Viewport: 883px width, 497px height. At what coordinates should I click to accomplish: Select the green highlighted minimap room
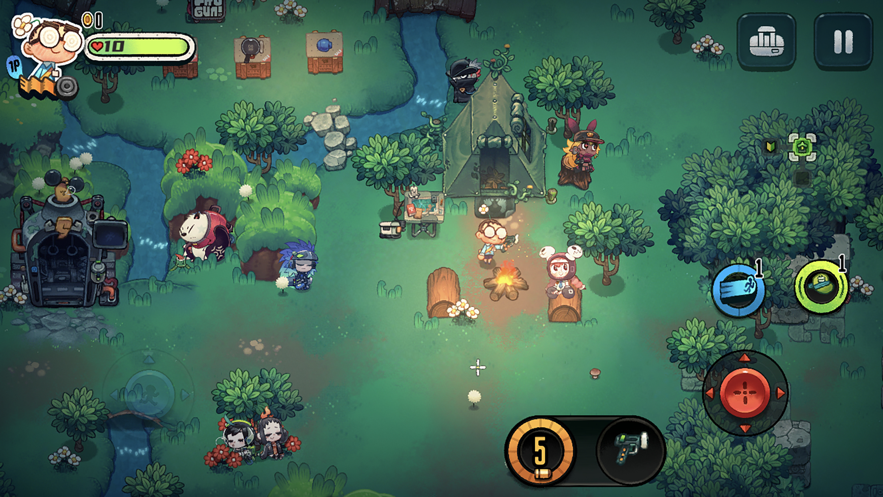pos(802,148)
